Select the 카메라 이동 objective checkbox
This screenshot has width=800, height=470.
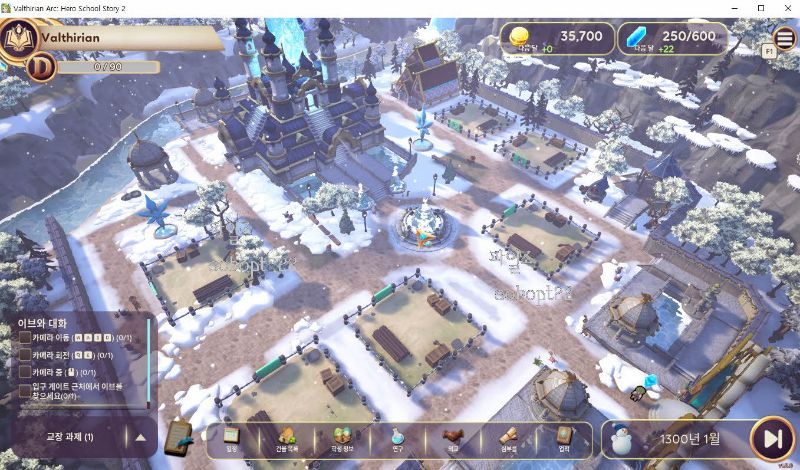(x=25, y=337)
